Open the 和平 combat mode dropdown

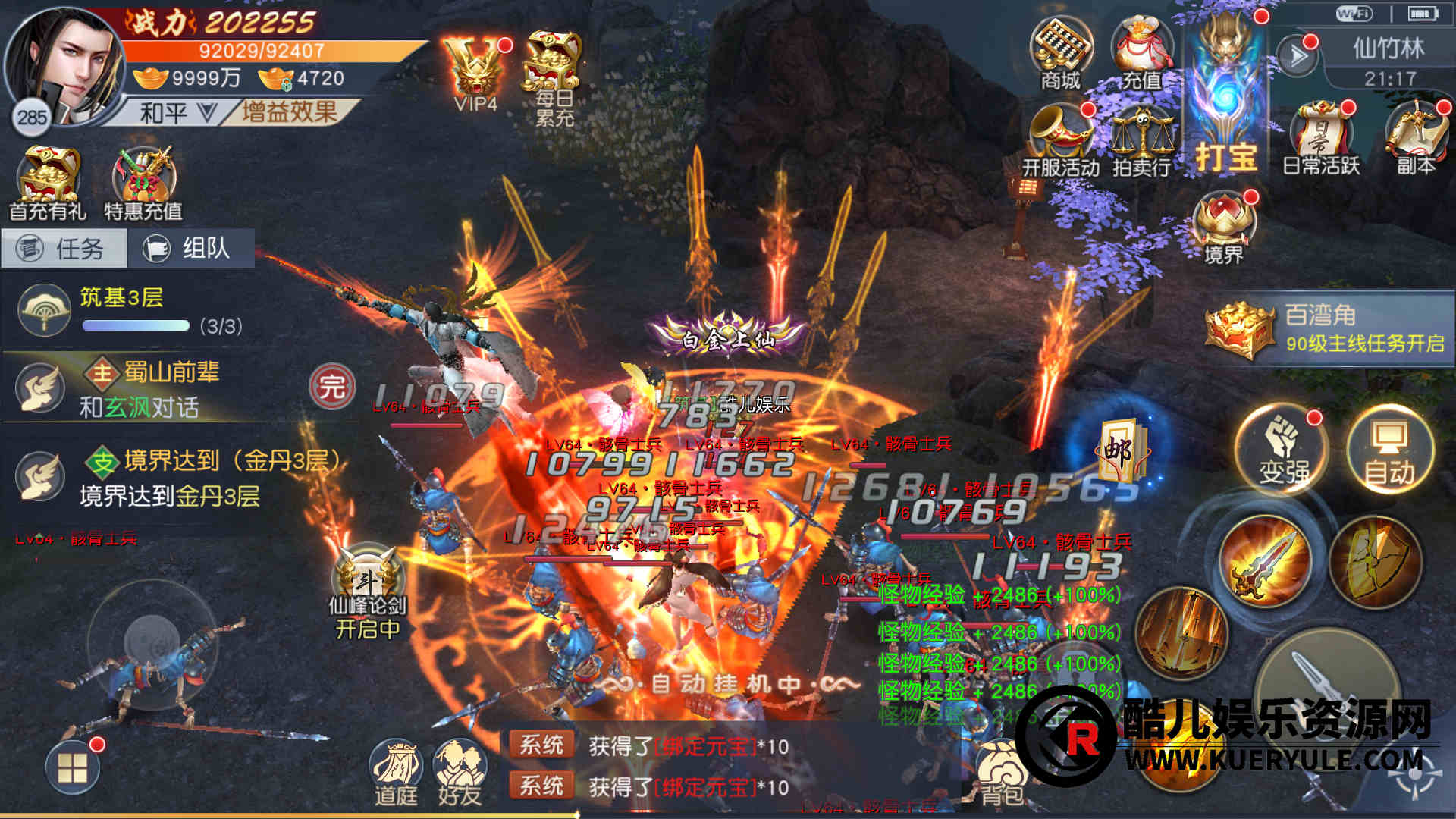pos(176,114)
